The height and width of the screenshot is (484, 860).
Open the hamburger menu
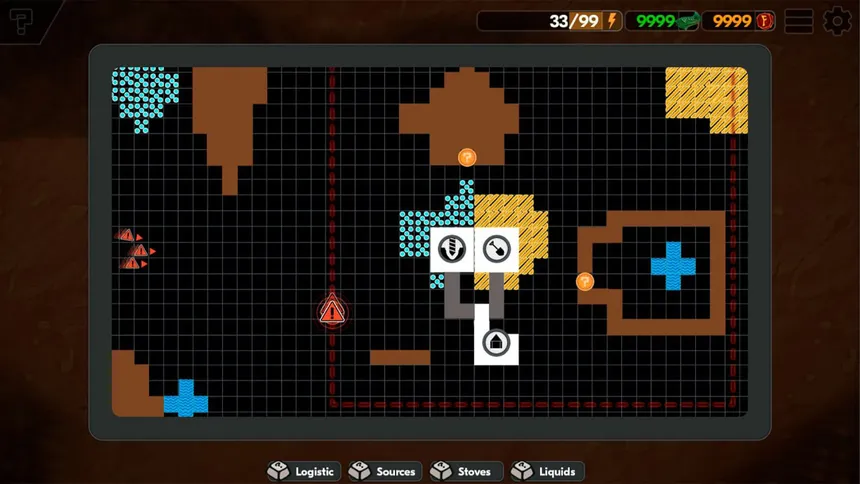(x=798, y=21)
